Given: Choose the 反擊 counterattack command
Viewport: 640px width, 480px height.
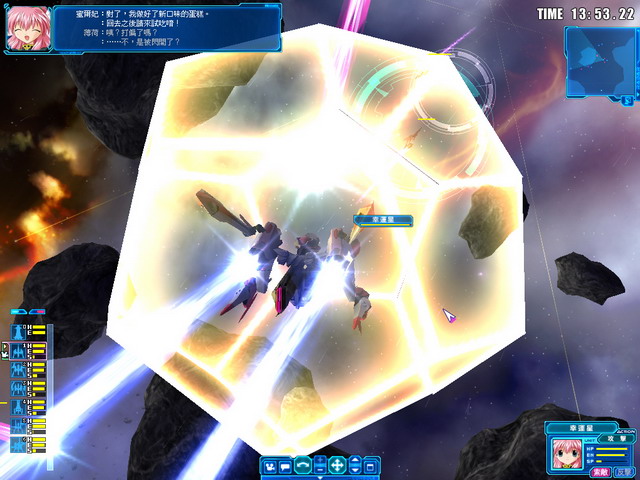Looking at the screenshot, I should (x=623, y=470).
